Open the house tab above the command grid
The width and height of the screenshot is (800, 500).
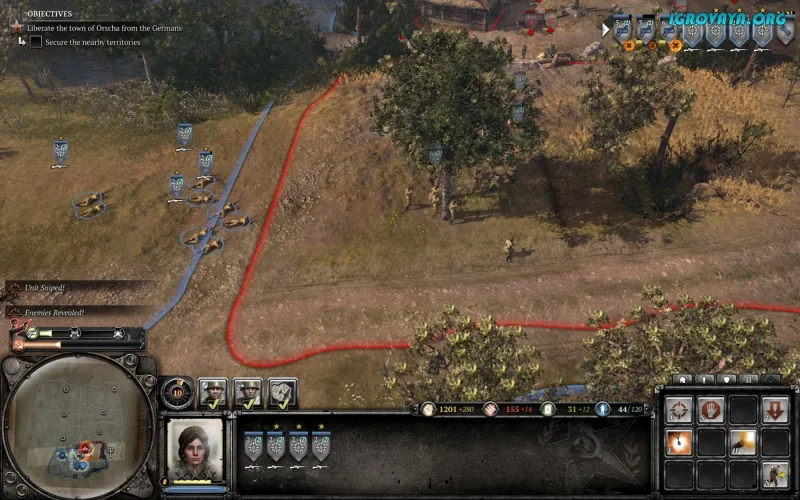(683, 381)
